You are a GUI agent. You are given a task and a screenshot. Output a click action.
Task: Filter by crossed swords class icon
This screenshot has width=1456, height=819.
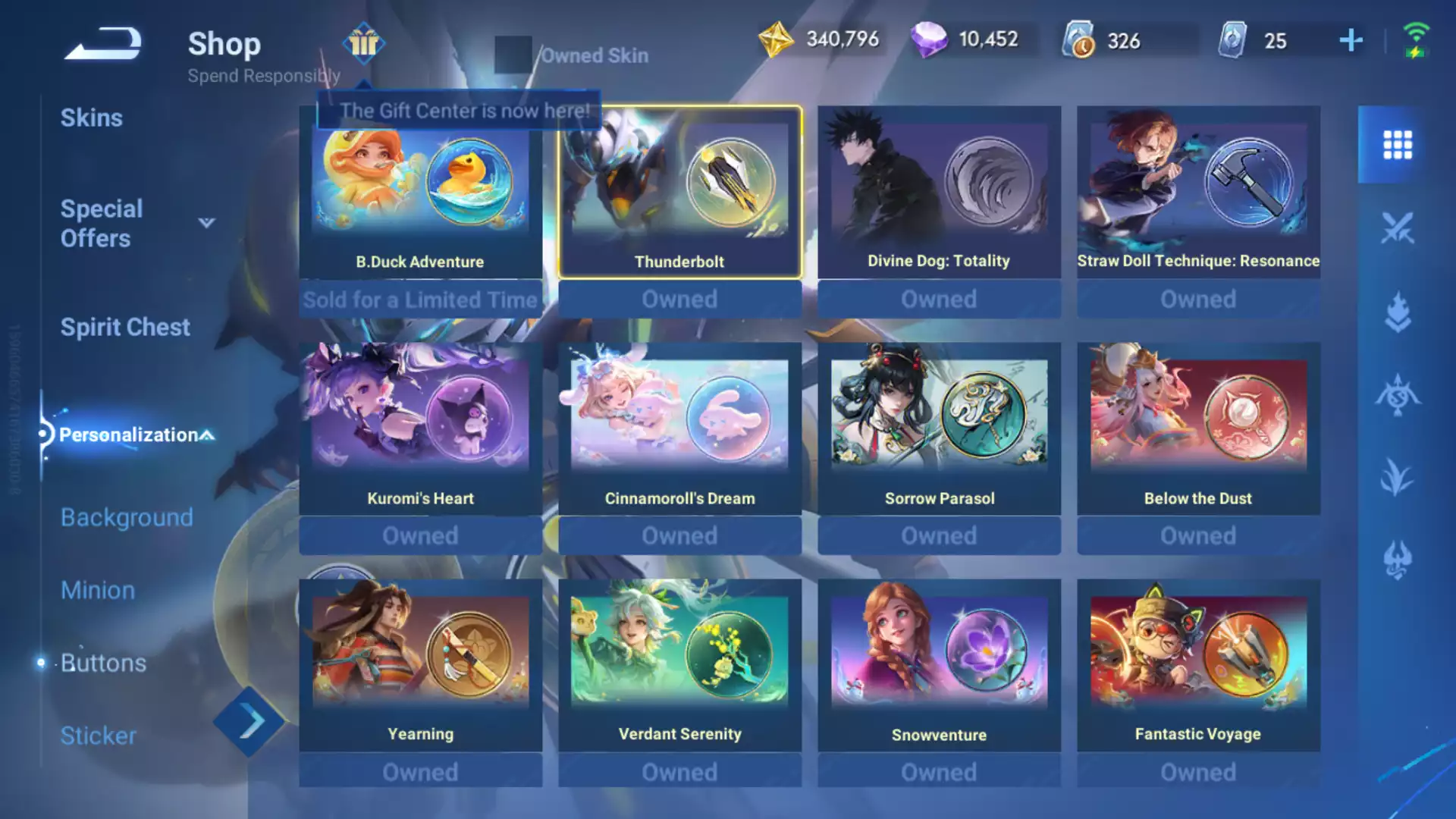coord(1397,227)
